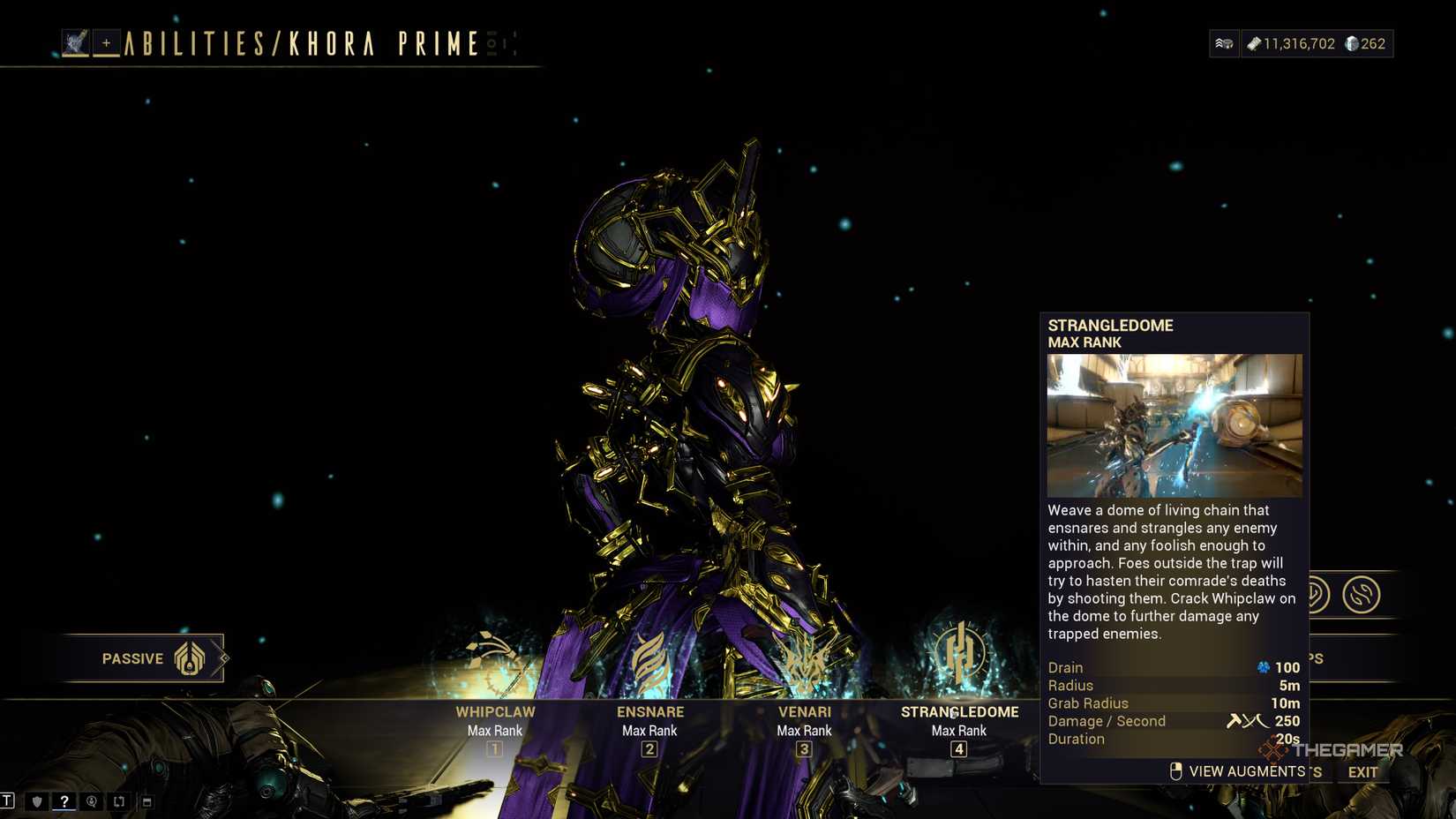Image resolution: width=1456 pixels, height=819 pixels.
Task: Select the Strangledome ability icon
Action: pos(959,655)
